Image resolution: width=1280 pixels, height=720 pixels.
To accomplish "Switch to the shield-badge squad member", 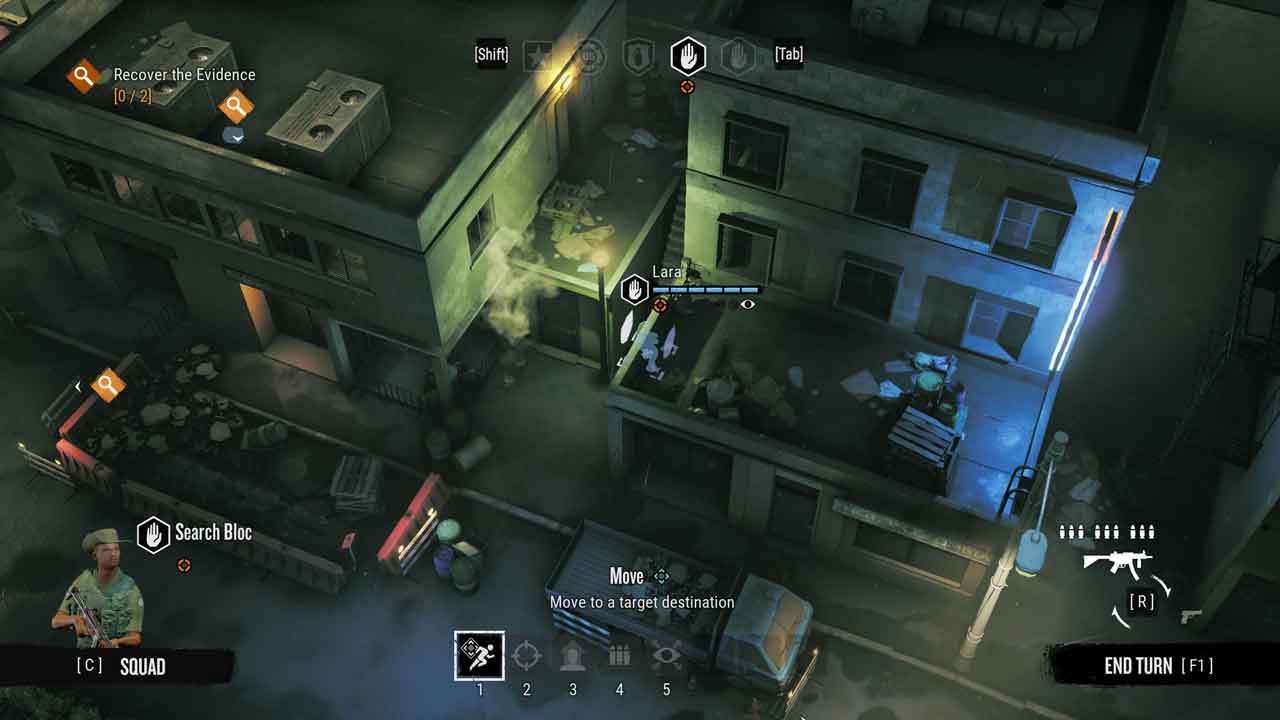I will coord(638,56).
